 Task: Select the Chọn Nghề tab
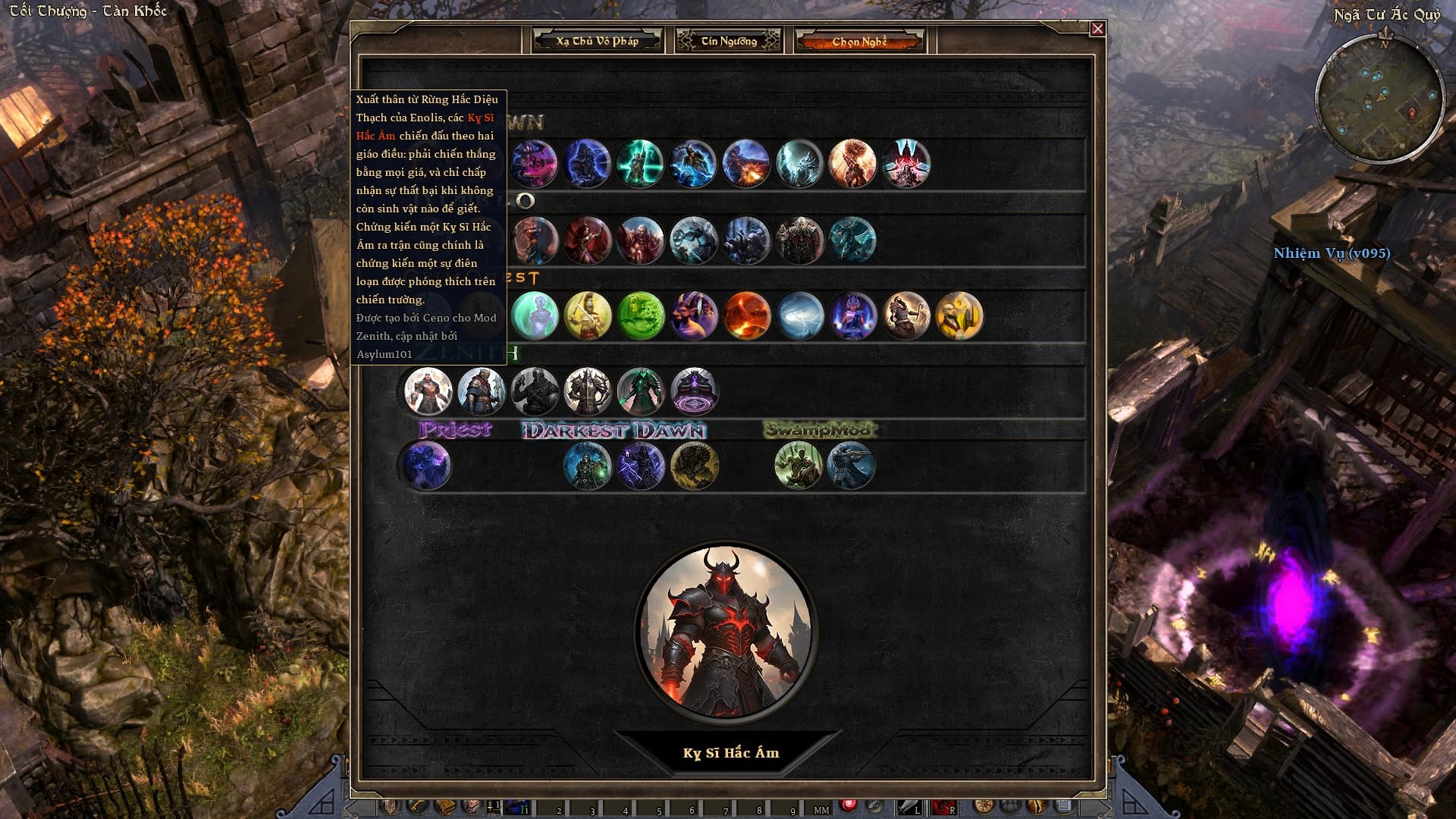859,41
